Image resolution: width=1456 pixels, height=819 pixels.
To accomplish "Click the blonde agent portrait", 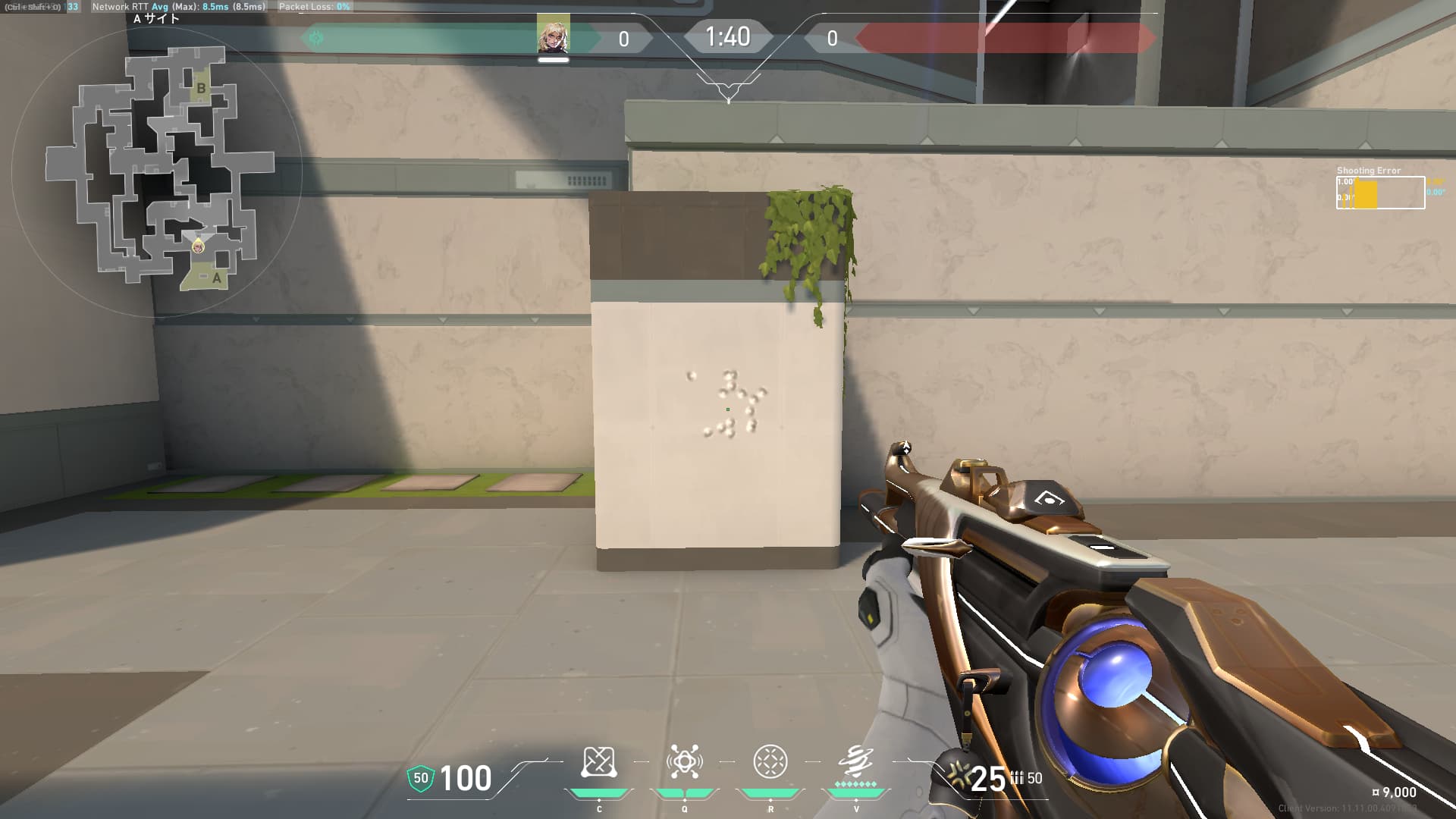I will click(x=553, y=34).
